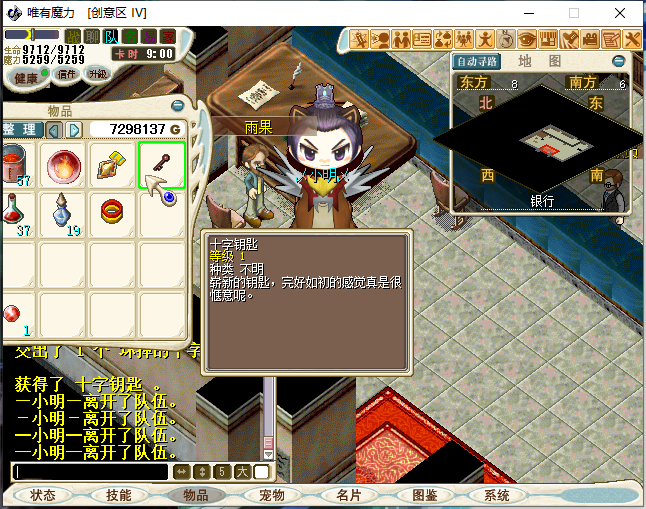Open the 系统 system tab
The image size is (646, 509).
tap(497, 495)
